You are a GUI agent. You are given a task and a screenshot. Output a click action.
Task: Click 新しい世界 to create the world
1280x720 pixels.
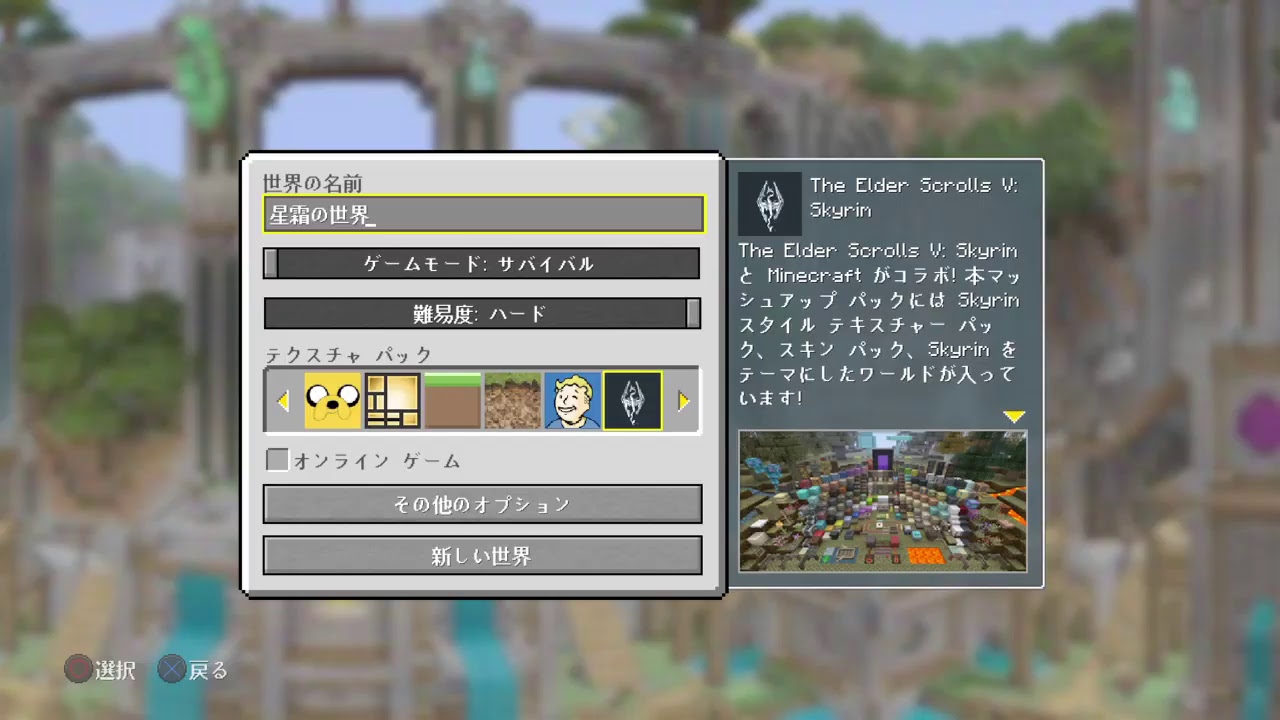[x=483, y=556]
